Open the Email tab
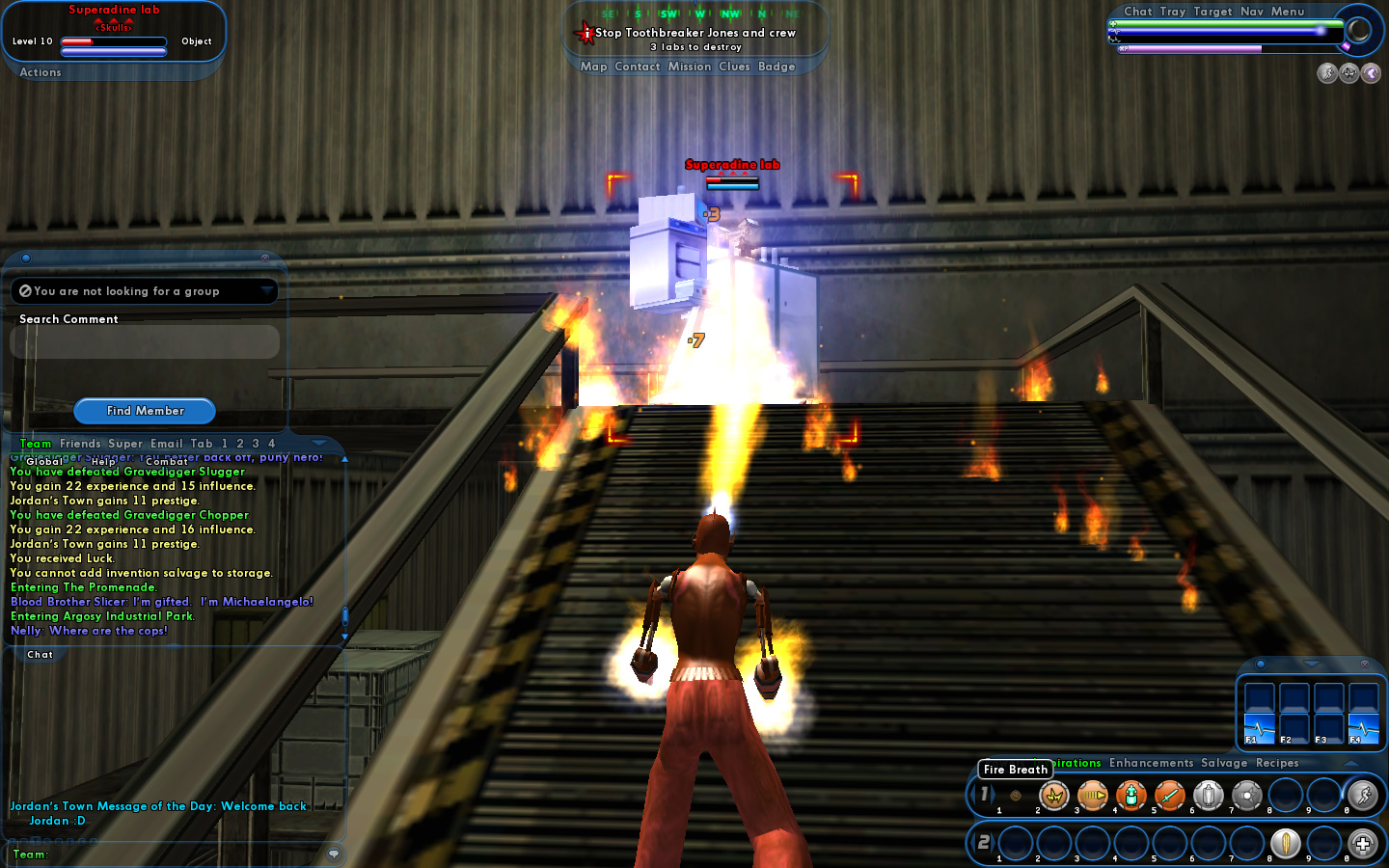1389x868 pixels. [x=167, y=444]
